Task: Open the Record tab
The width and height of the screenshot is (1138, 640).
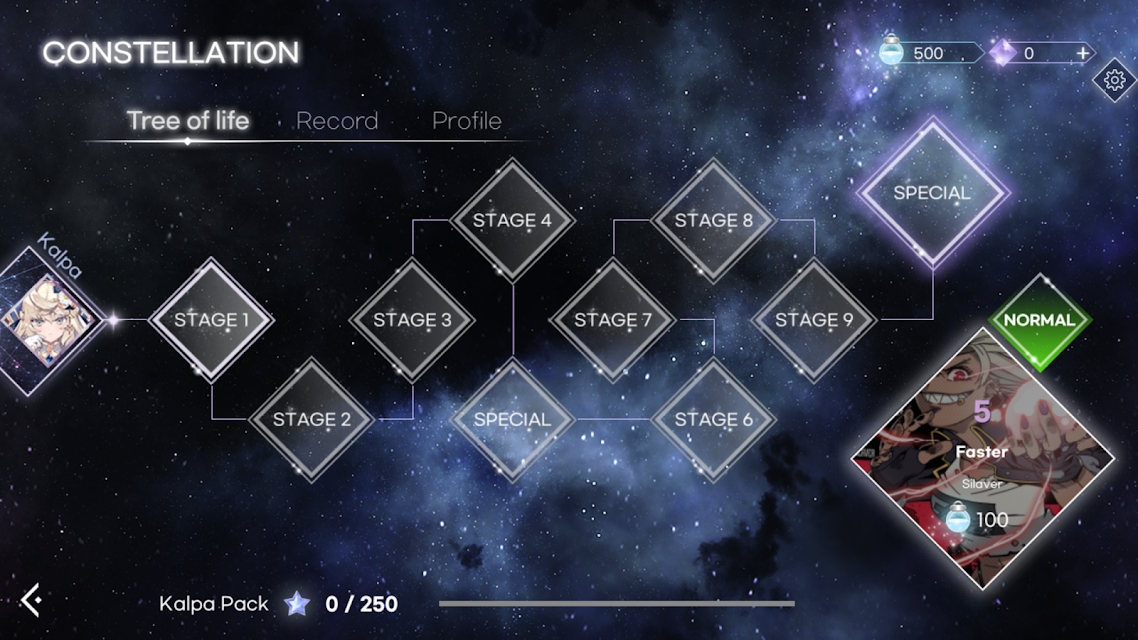Action: point(337,121)
